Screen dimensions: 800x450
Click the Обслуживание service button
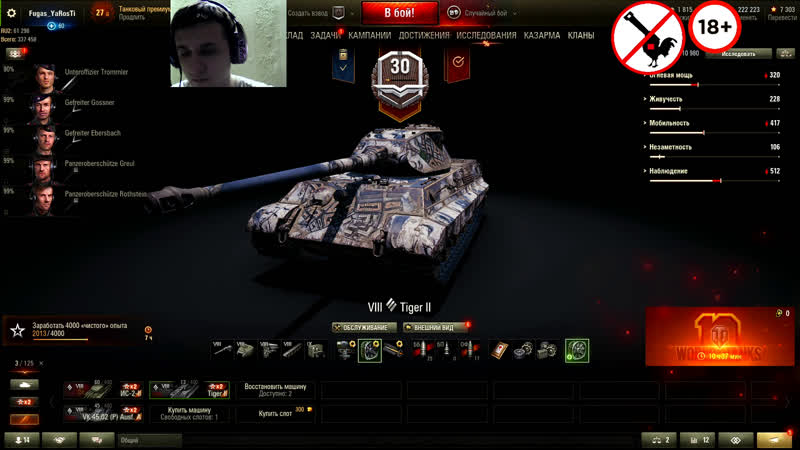pyautogui.click(x=365, y=327)
